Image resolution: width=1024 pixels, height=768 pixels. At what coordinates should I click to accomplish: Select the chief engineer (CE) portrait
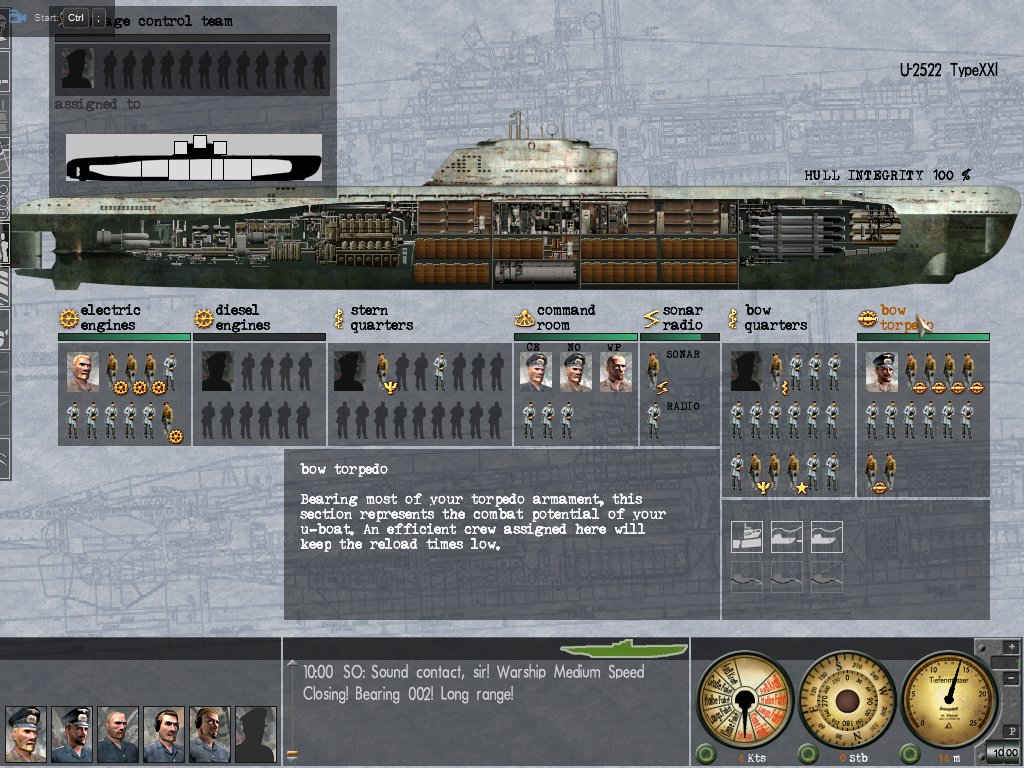536,372
